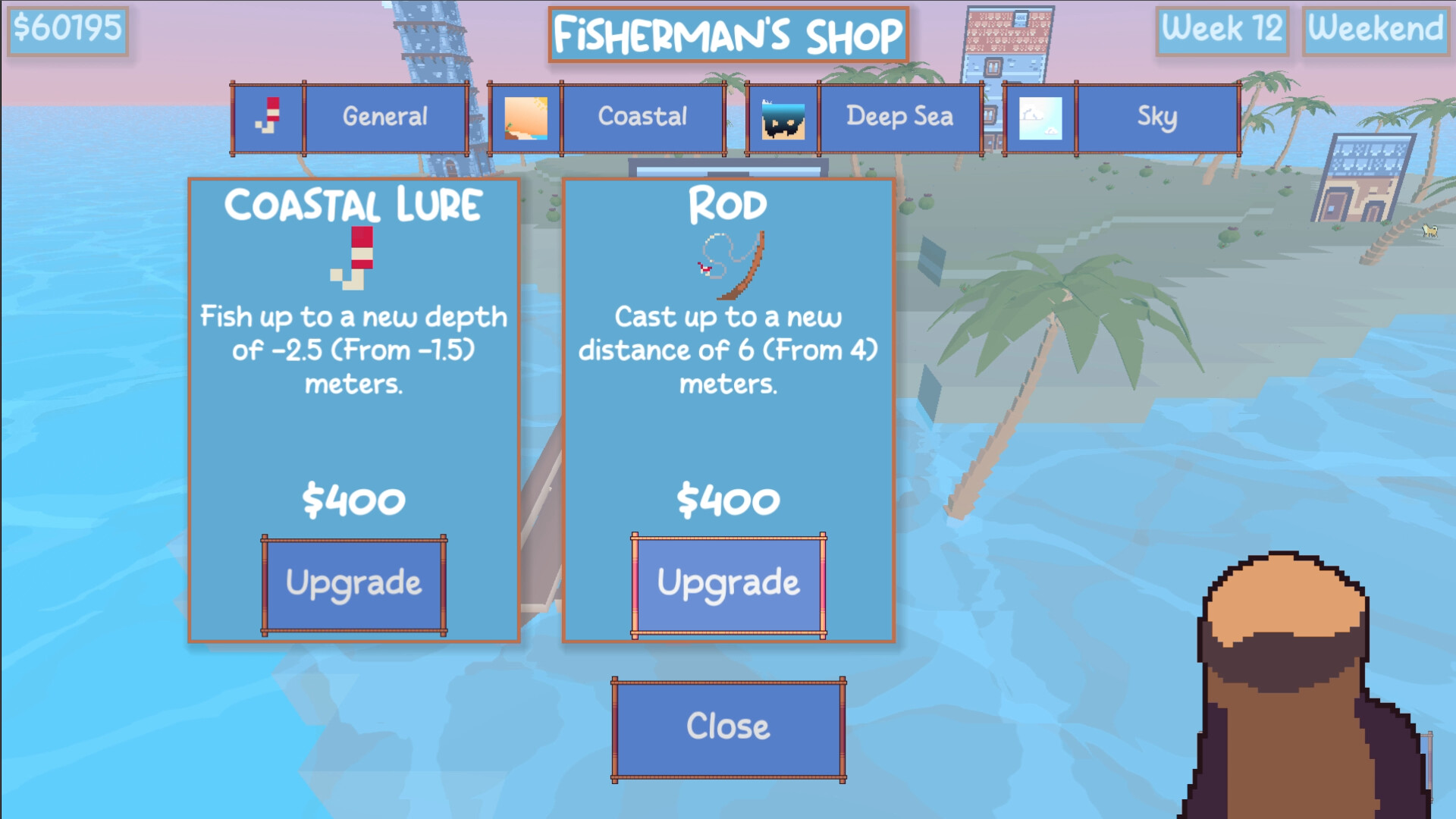This screenshot has height=819, width=1456.
Task: Select the Coastal shop category
Action: tap(642, 118)
